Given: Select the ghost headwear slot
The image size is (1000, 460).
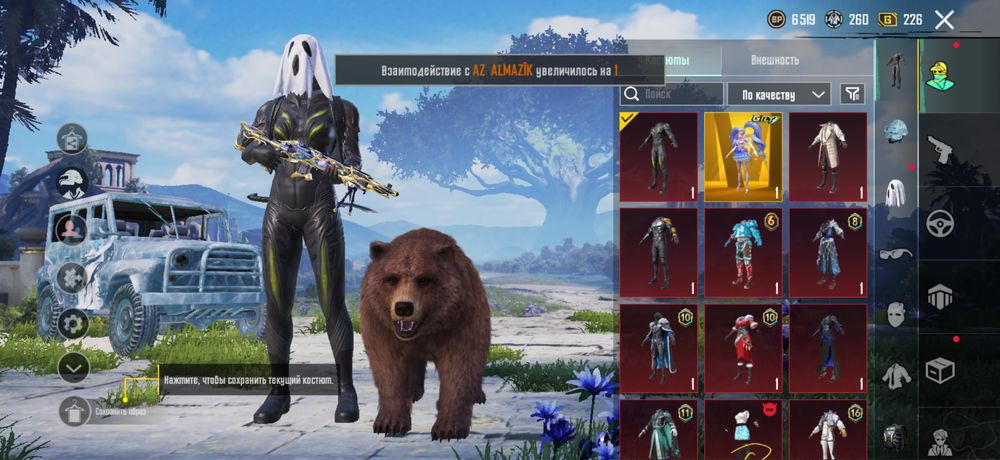Looking at the screenshot, I should coord(896,192).
